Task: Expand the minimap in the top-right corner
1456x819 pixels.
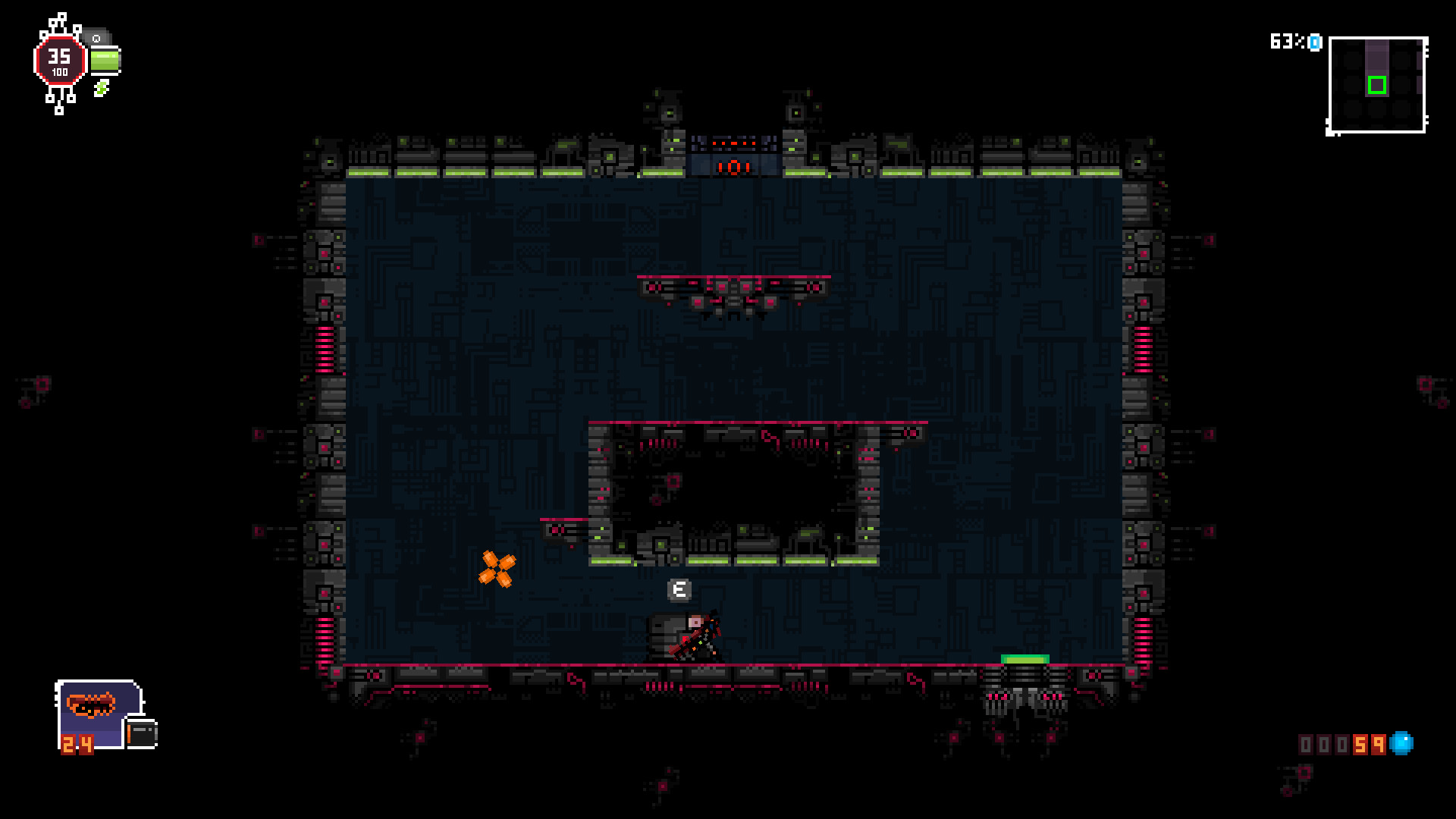Action: pyautogui.click(x=1376, y=85)
